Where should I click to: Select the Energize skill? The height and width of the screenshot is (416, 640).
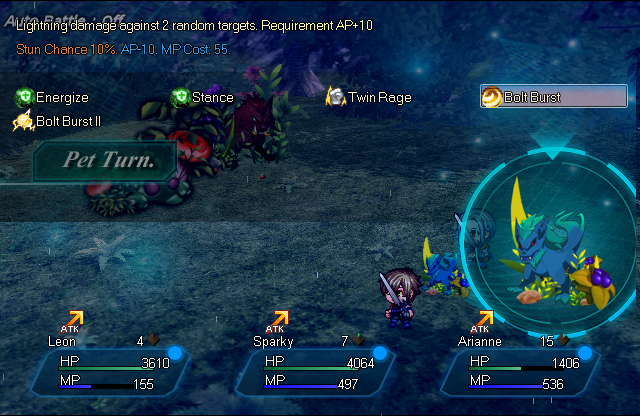53,98
